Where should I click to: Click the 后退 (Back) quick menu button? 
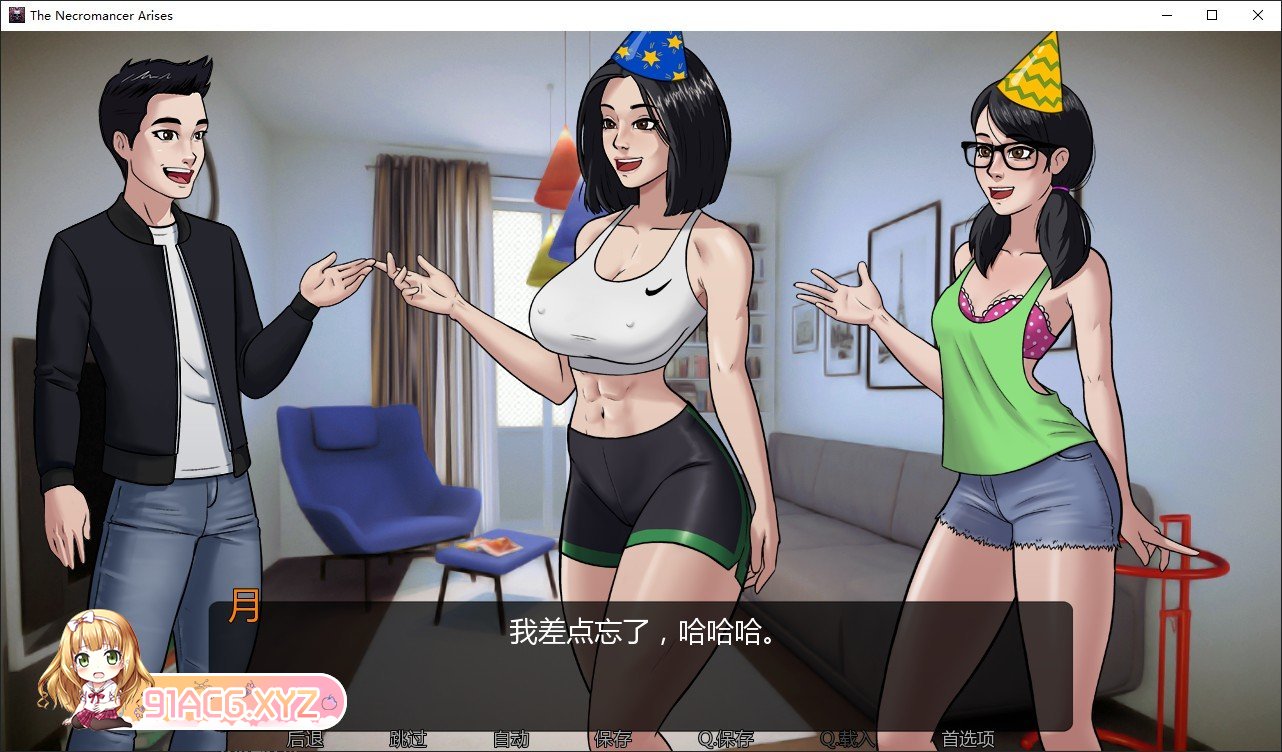coord(304,740)
